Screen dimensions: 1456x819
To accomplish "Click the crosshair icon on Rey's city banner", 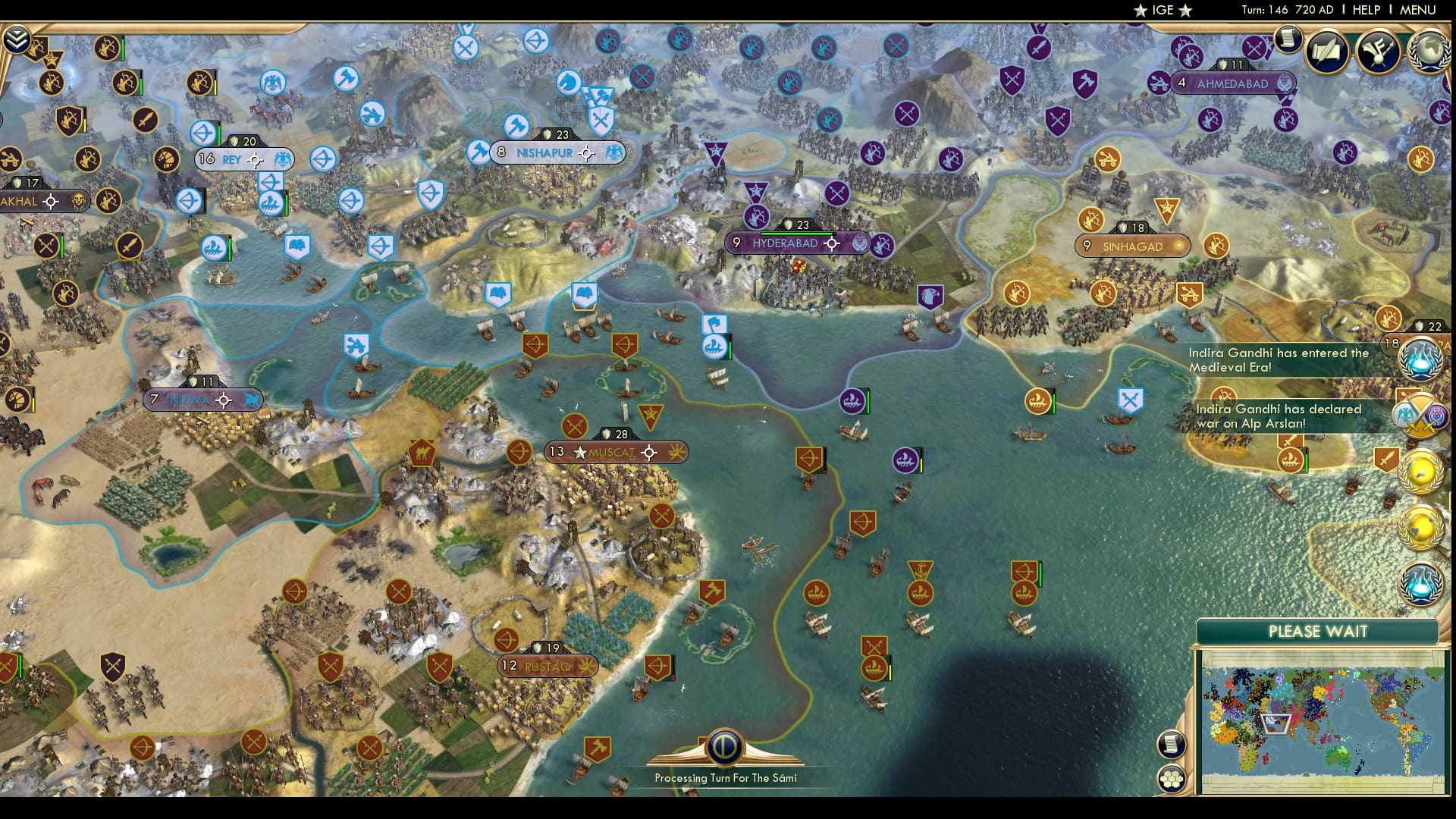I will 253,160.
